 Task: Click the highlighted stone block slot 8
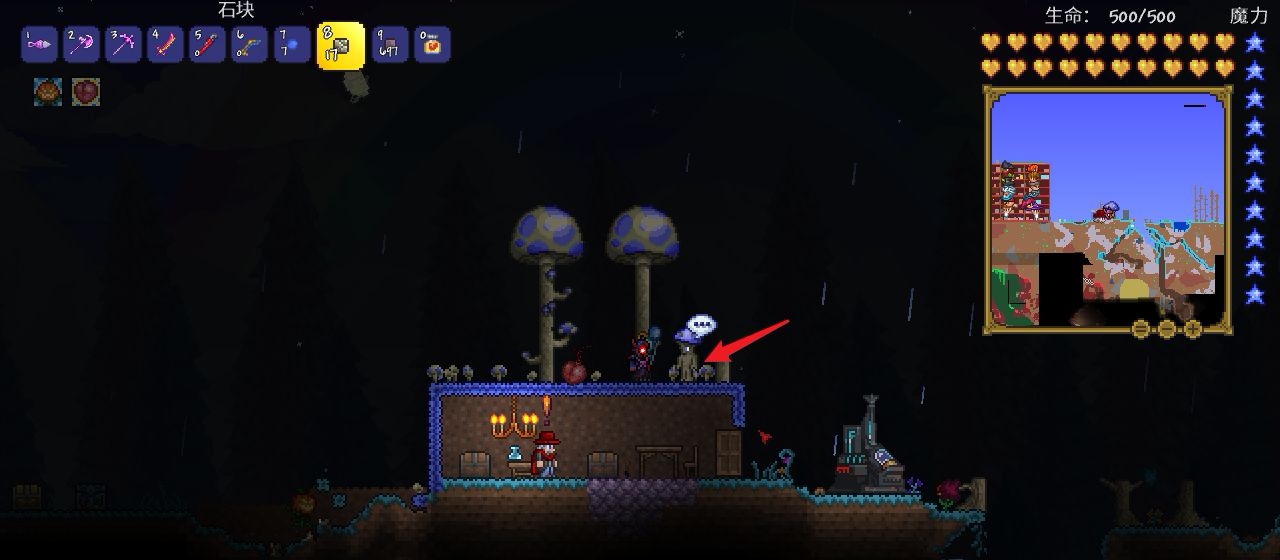340,46
